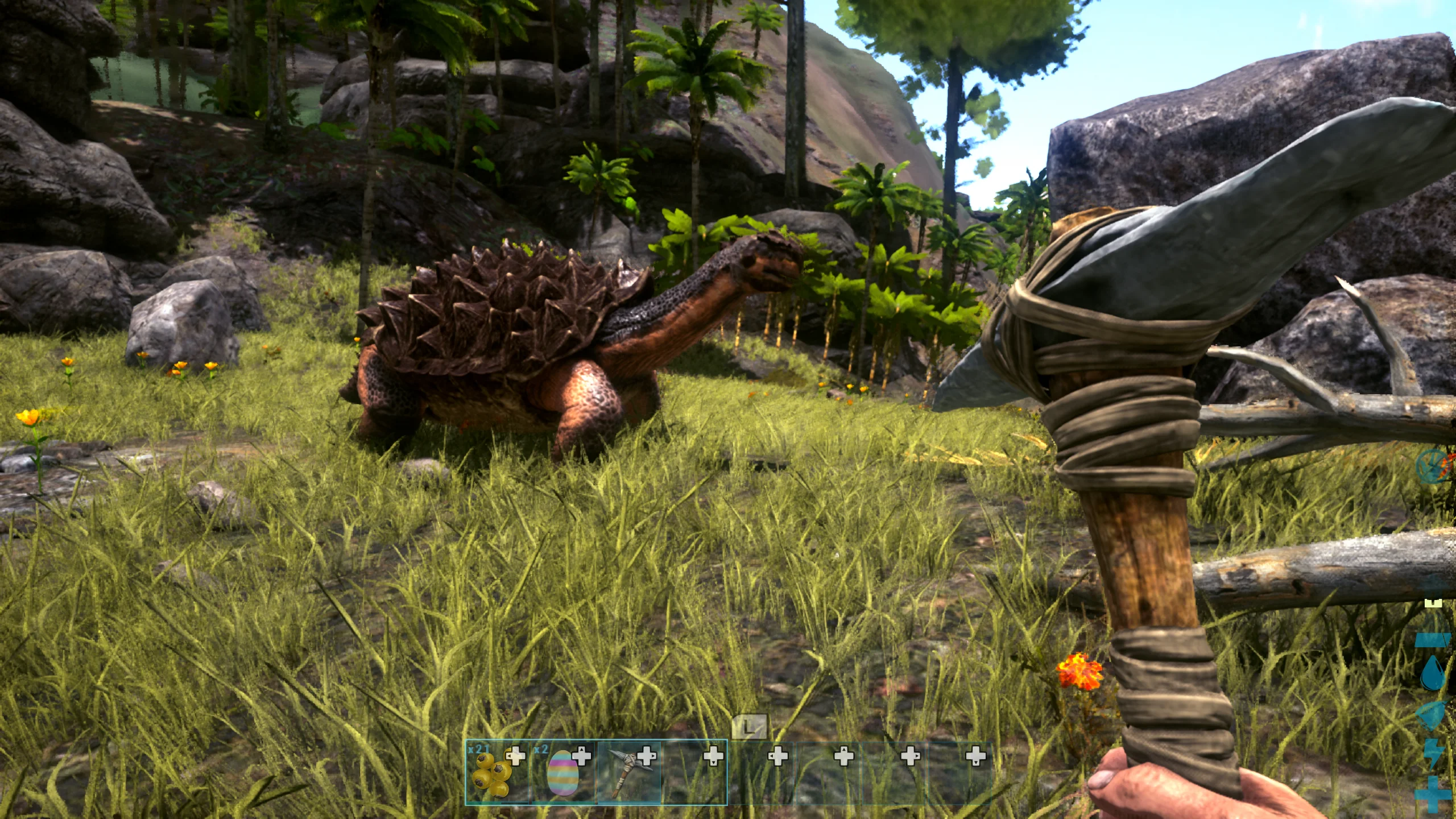1456x819 pixels.
Task: Click the d-pad cross on the Amarberry slot
Action: [x=515, y=756]
